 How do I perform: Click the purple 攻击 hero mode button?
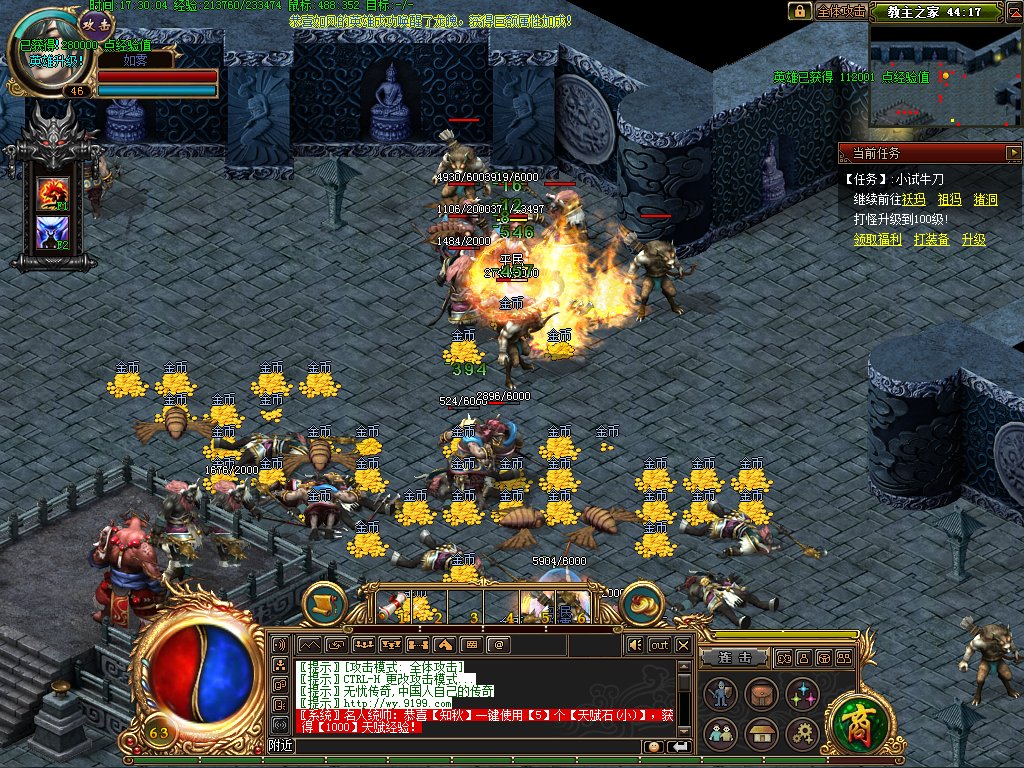(x=96, y=21)
